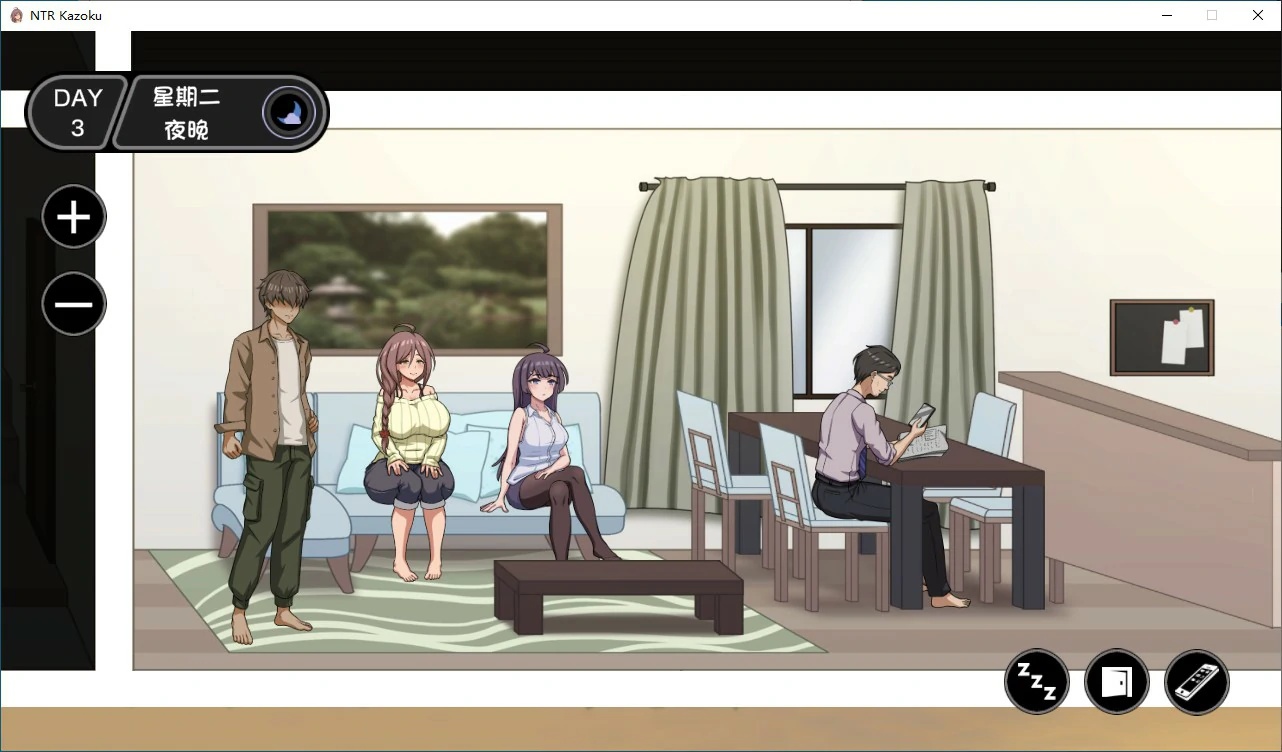Zoom in with the plus button

point(74,217)
